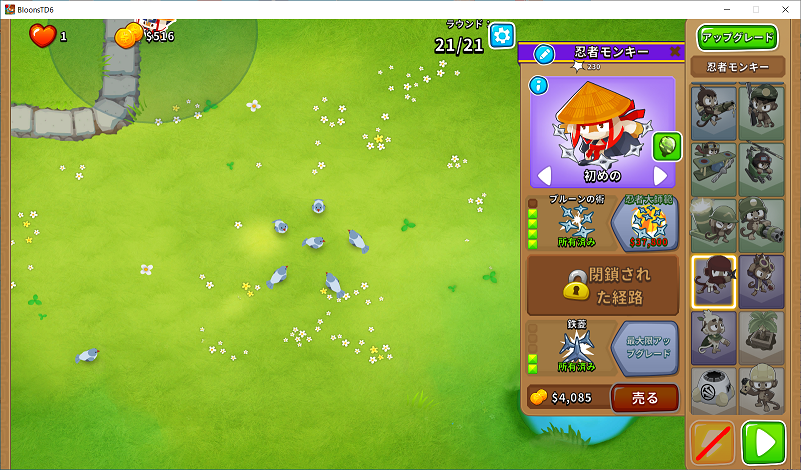Start the round with green play button
The width and height of the screenshot is (801, 470).
coord(763,442)
